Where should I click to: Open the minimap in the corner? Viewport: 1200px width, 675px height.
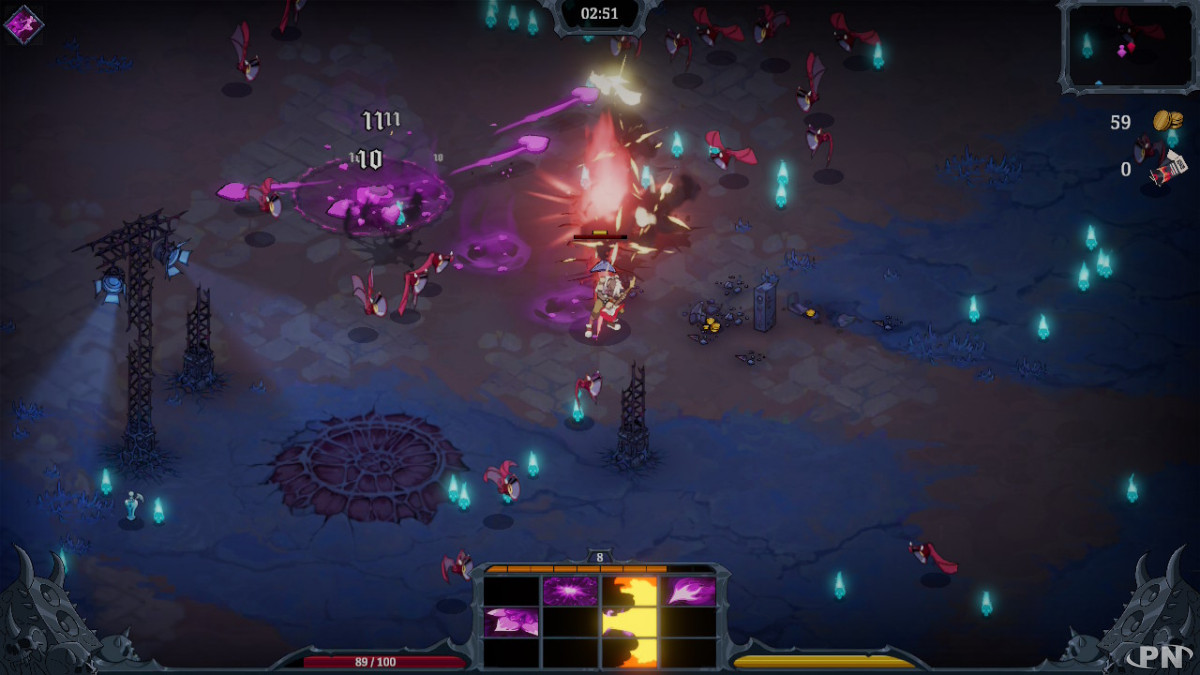pyautogui.click(x=1127, y=46)
